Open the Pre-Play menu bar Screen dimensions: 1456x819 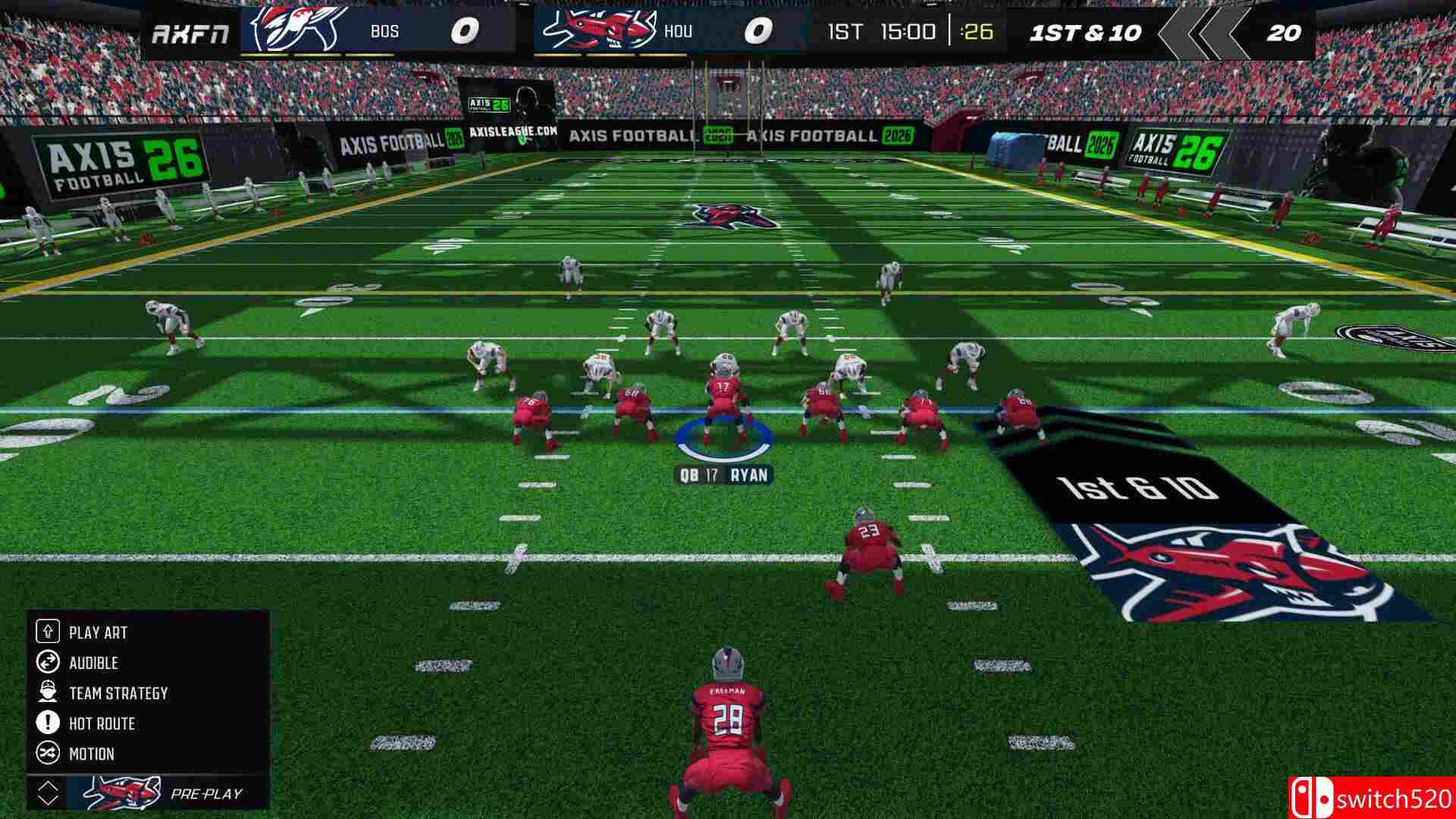[x=205, y=794]
